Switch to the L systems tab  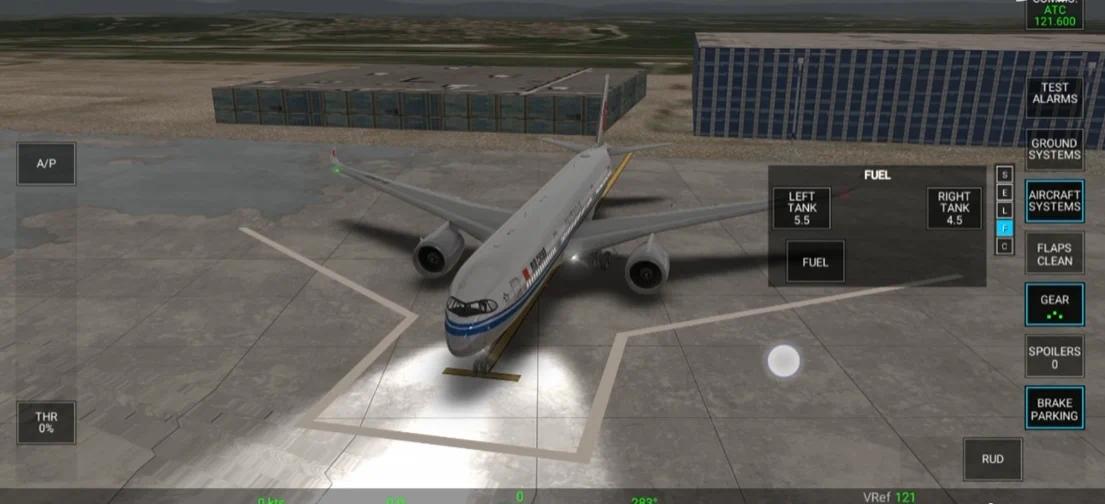pos(1005,210)
